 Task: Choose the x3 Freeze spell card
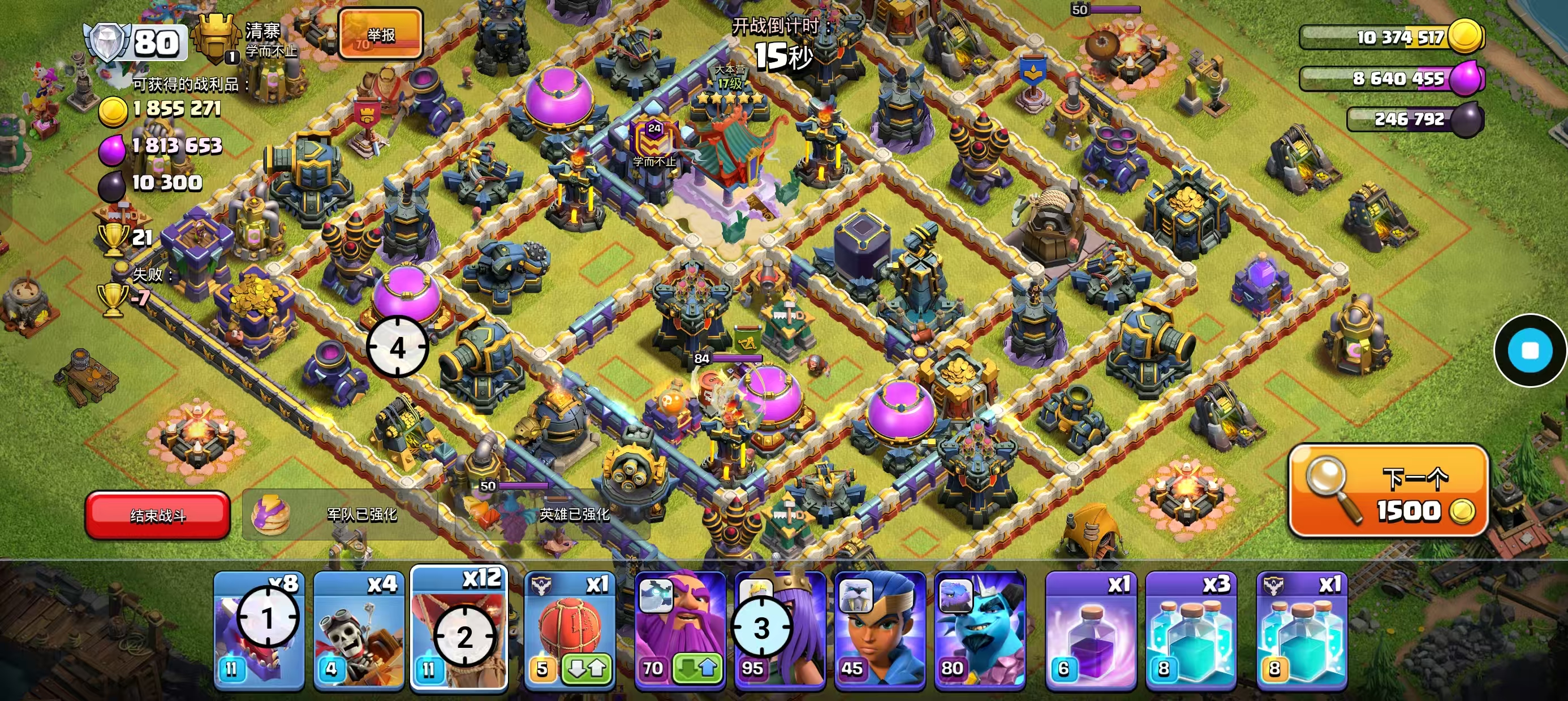point(1191,630)
